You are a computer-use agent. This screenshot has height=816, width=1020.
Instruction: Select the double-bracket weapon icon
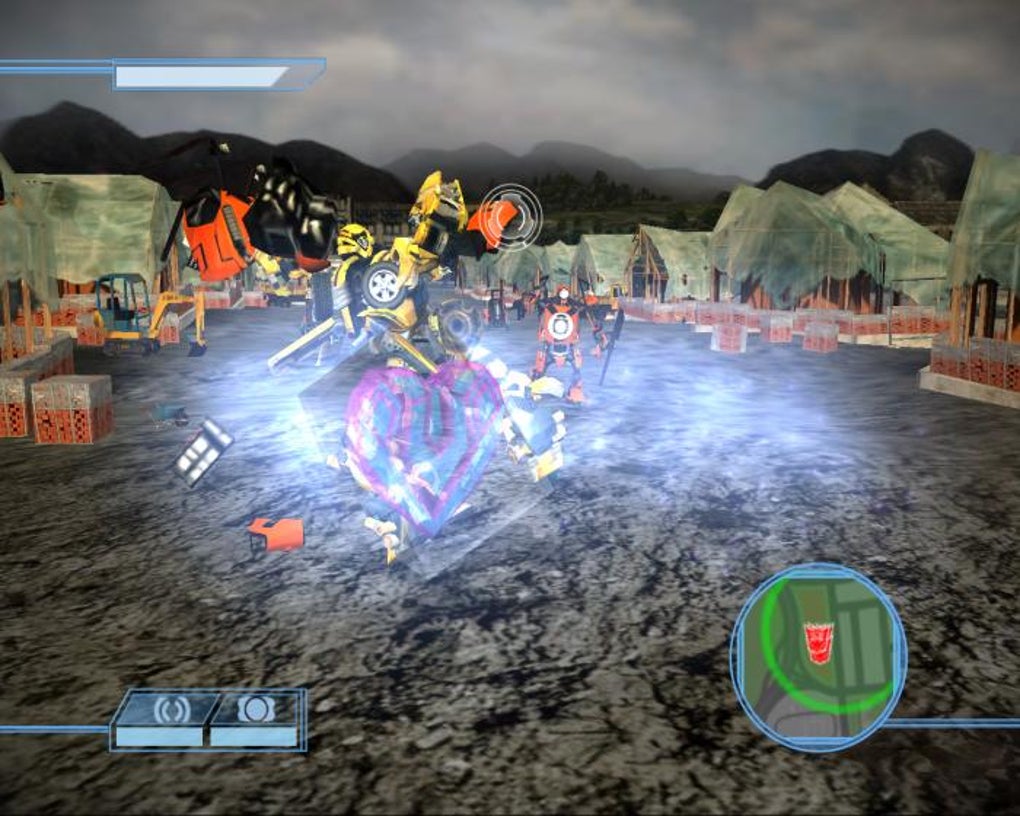pos(171,710)
